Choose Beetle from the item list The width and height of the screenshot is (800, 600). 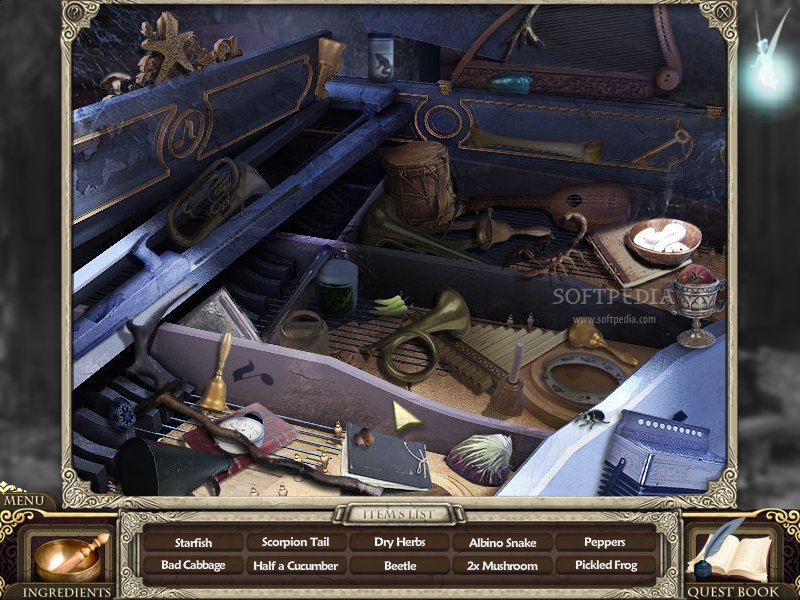click(400, 565)
